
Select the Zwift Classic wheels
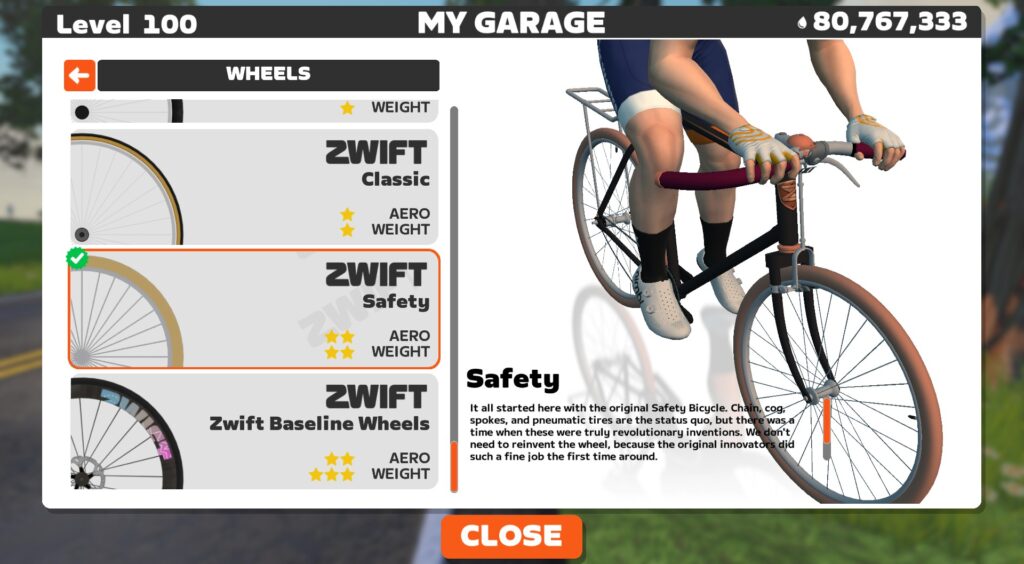click(254, 187)
